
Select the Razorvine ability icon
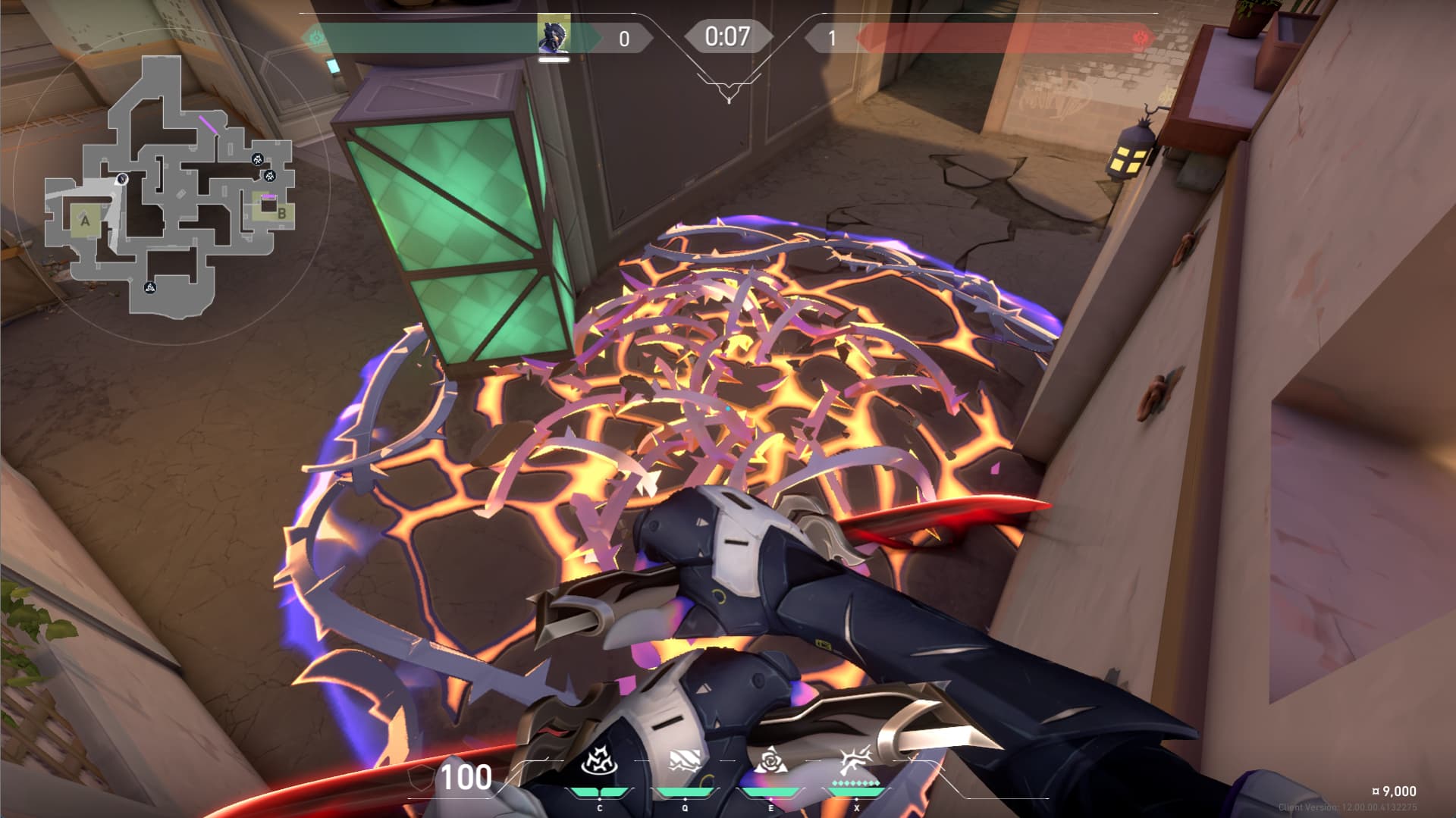tap(599, 762)
